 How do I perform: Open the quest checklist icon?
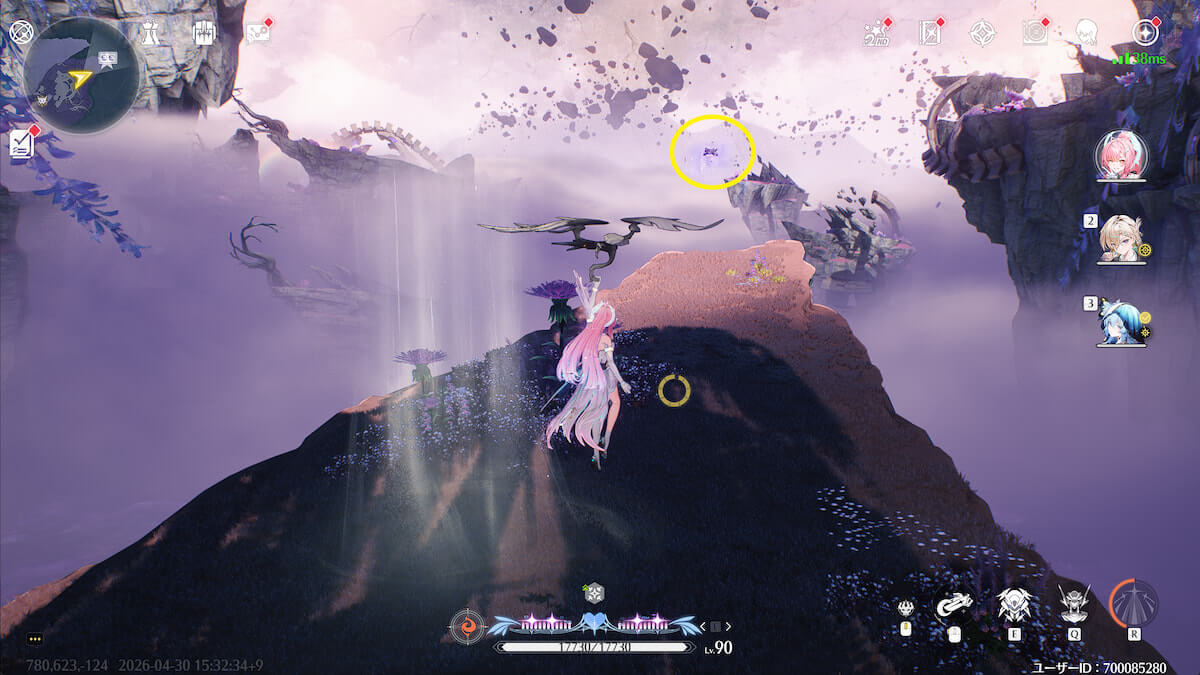tap(21, 145)
